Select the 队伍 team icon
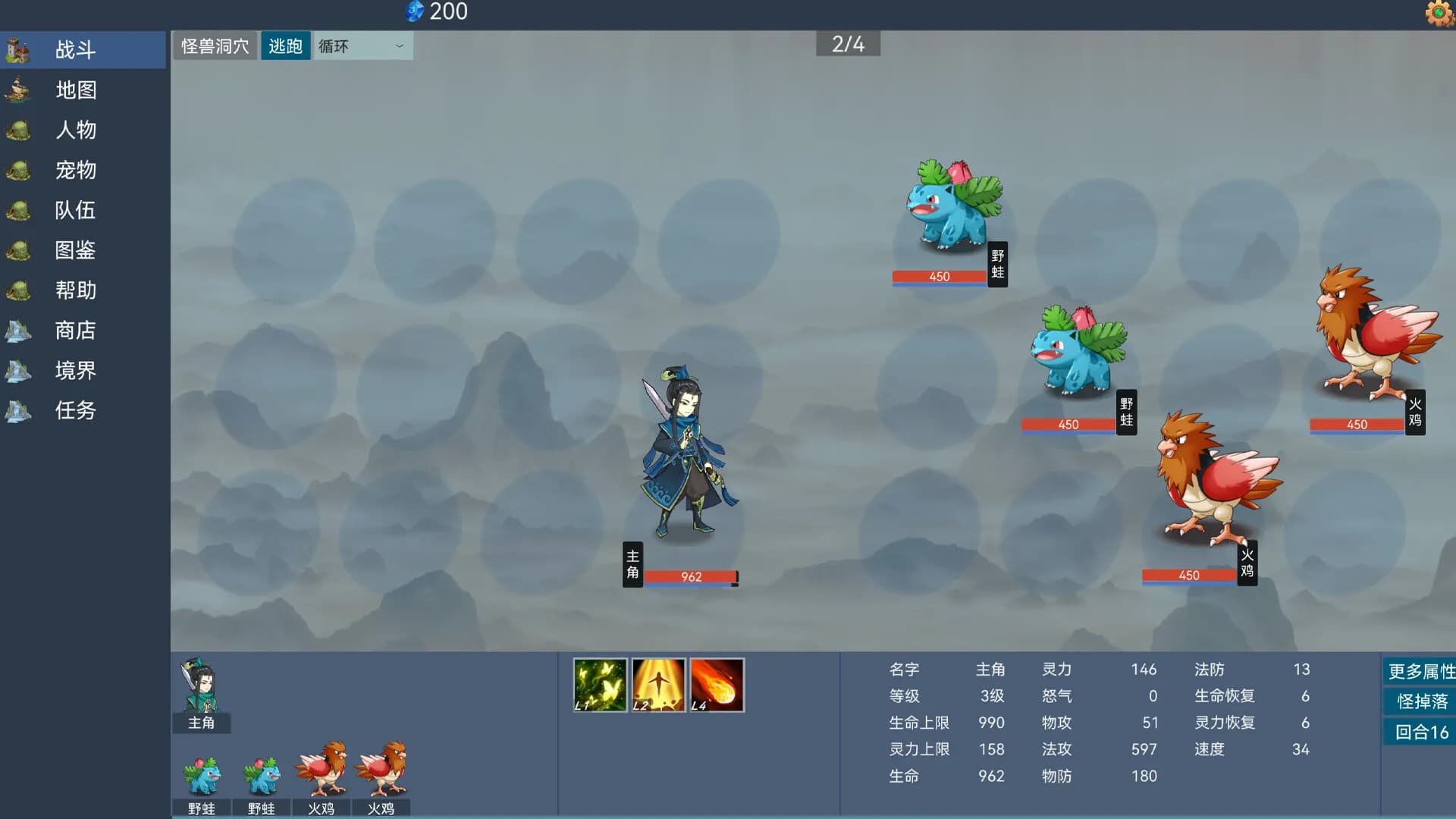 tap(18, 211)
